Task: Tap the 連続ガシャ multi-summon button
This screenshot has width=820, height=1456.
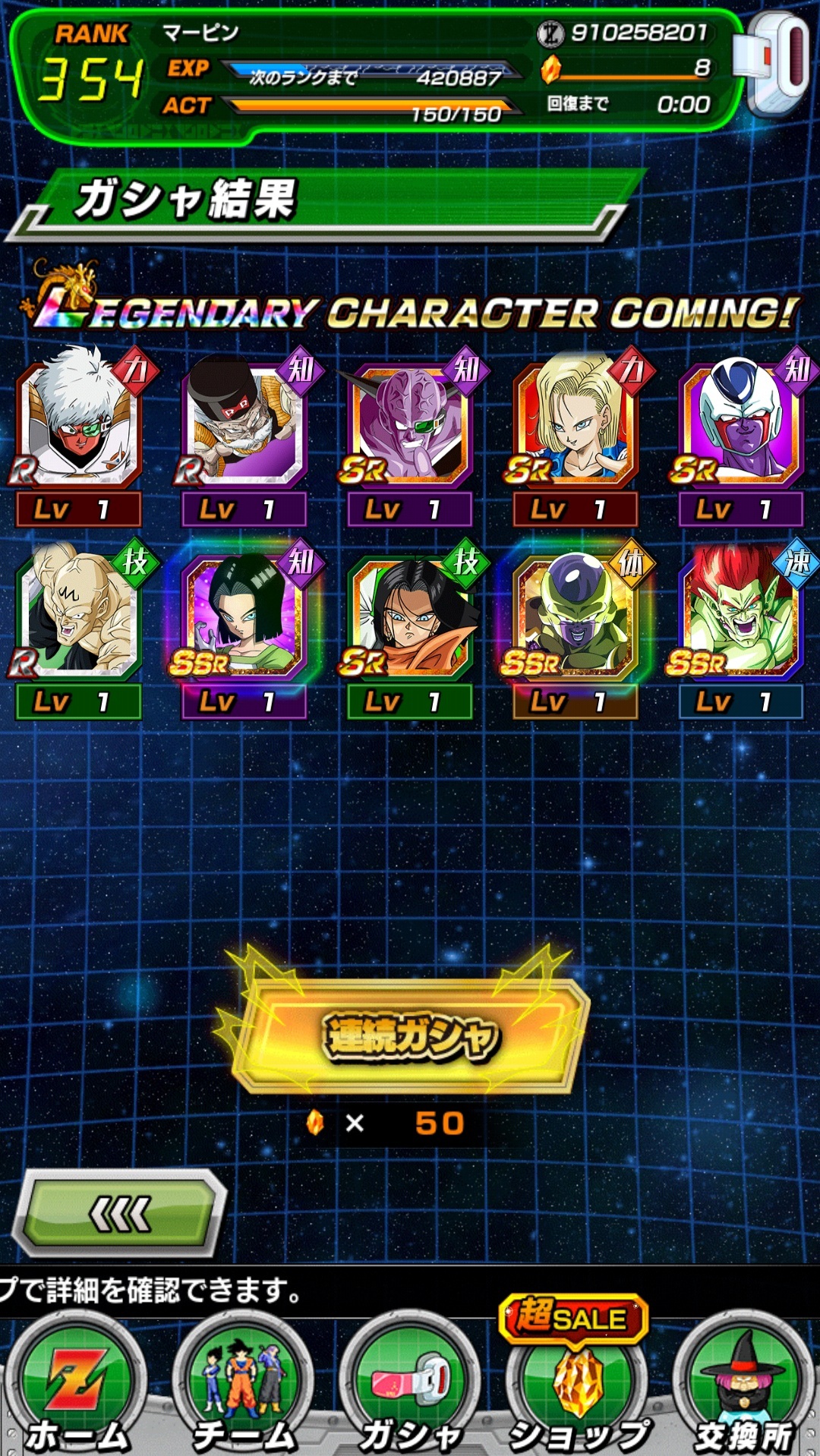Action: [410, 1037]
